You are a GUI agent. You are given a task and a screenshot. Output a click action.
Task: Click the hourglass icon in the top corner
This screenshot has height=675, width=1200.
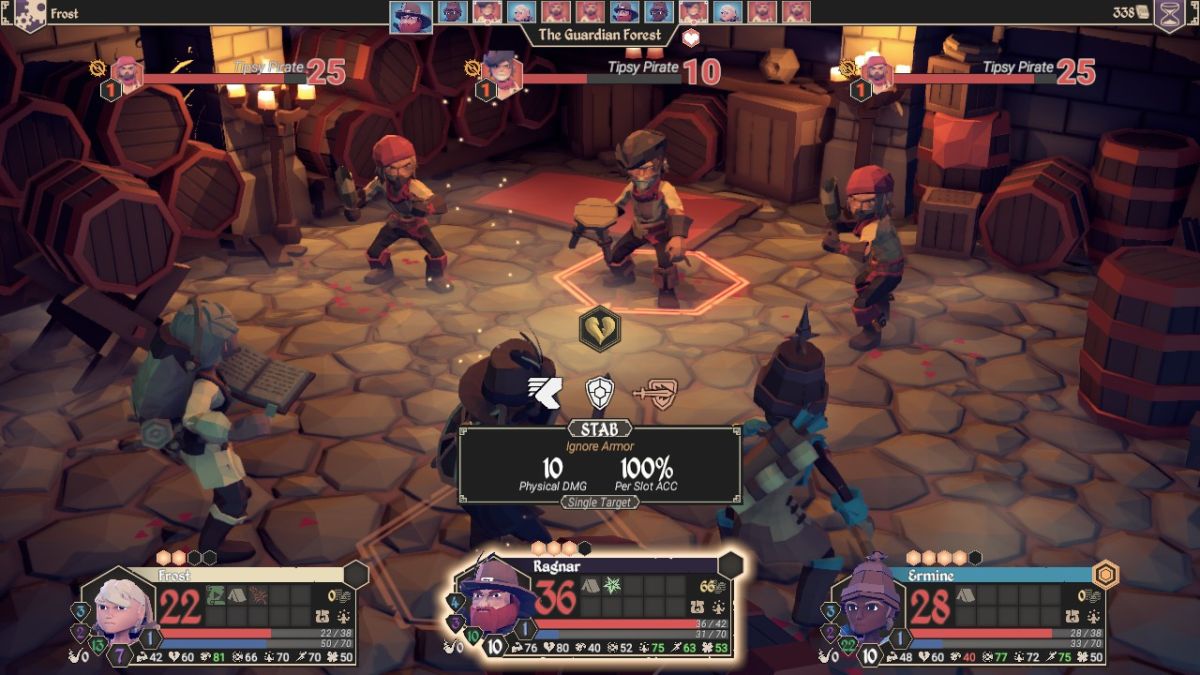[x=1169, y=15]
